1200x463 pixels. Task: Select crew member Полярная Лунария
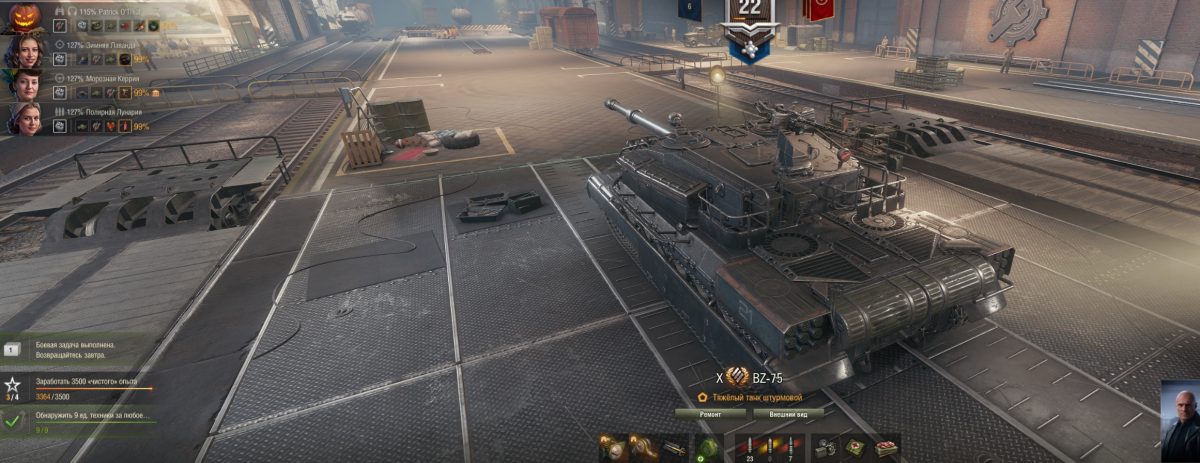pyautogui.click(x=24, y=118)
